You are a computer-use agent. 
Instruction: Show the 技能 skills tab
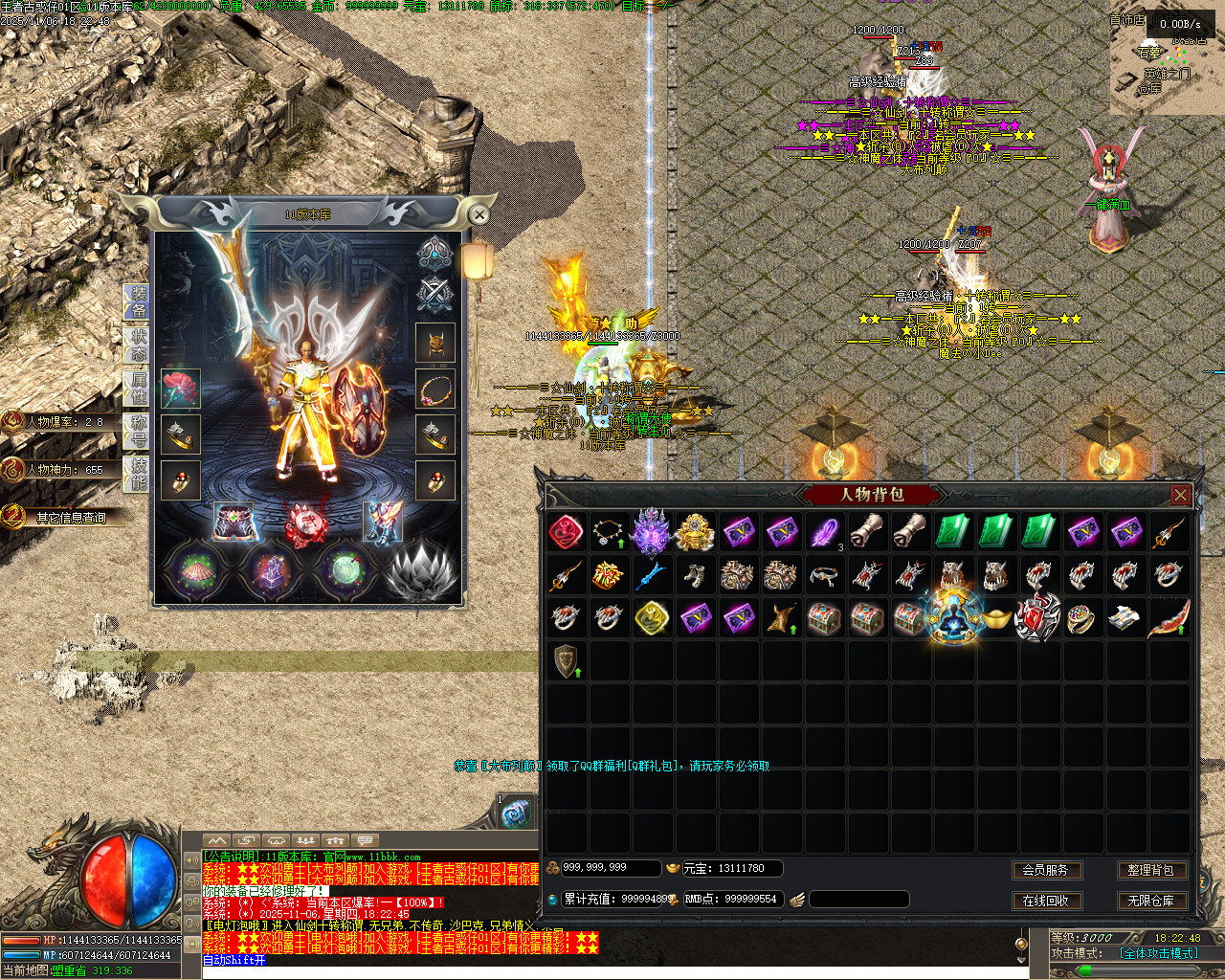pyautogui.click(x=138, y=474)
